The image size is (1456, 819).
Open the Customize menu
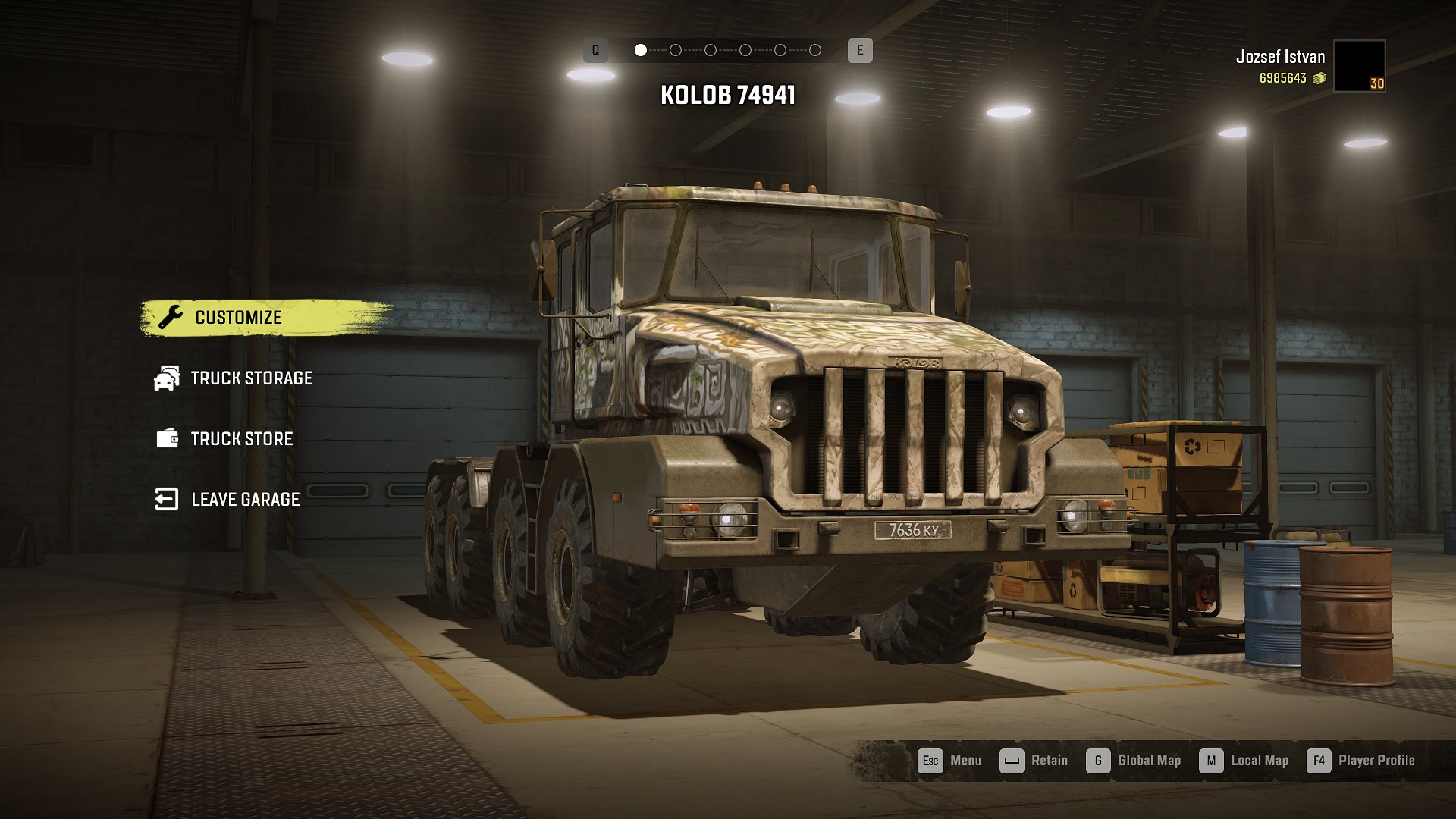click(238, 318)
